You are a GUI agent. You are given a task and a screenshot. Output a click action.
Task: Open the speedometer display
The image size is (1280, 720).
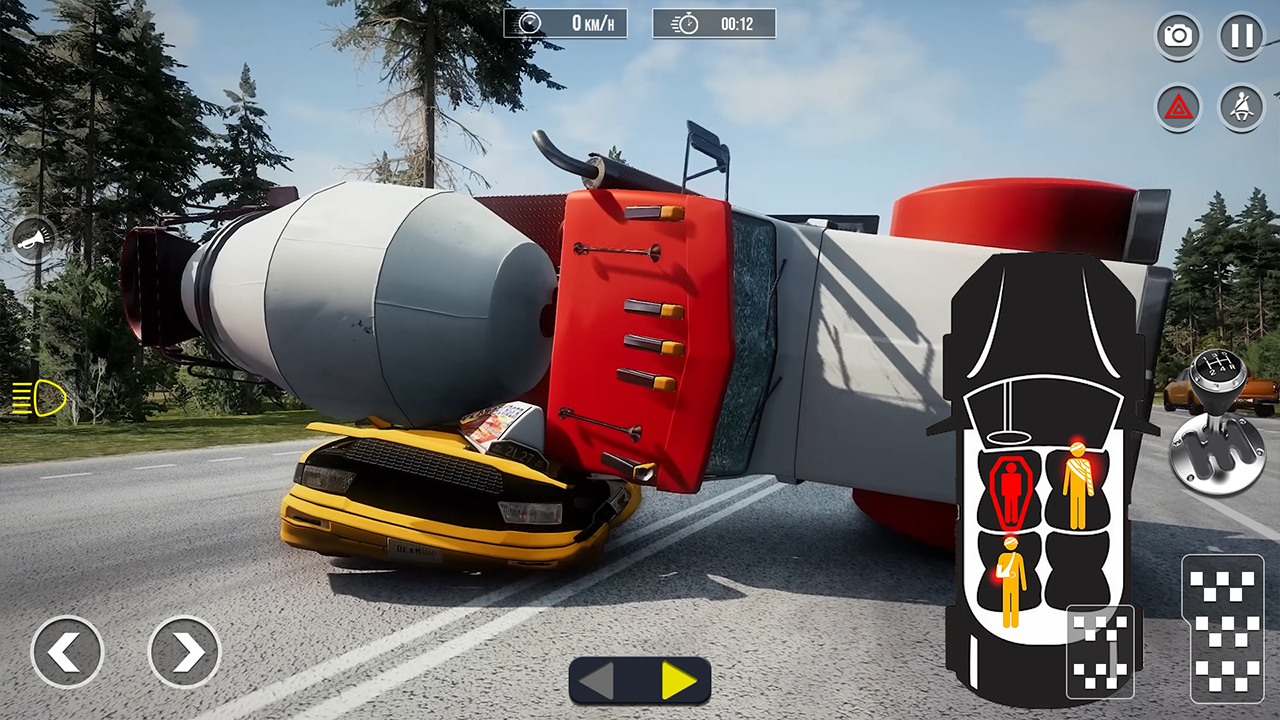click(x=565, y=24)
